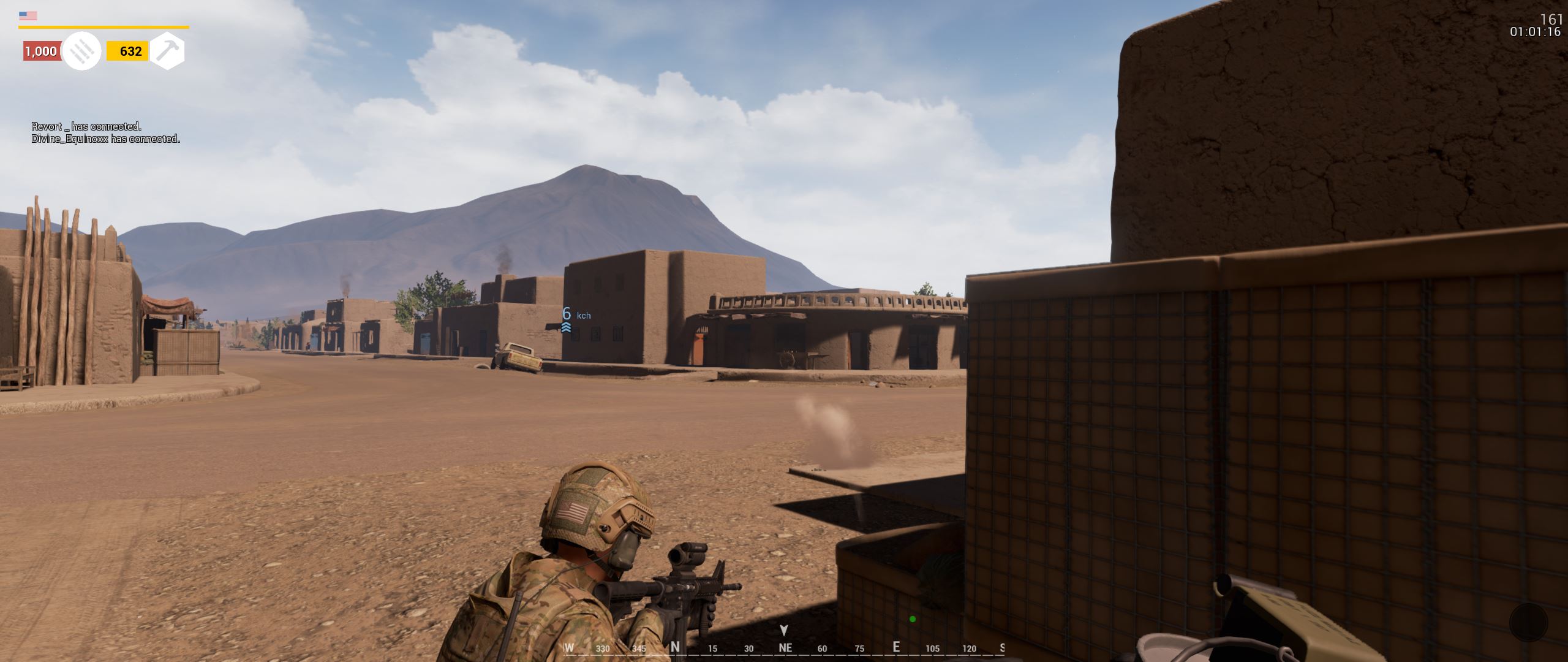Select the squad member marker labeled kch
This screenshot has width=1568, height=662.
tap(567, 320)
